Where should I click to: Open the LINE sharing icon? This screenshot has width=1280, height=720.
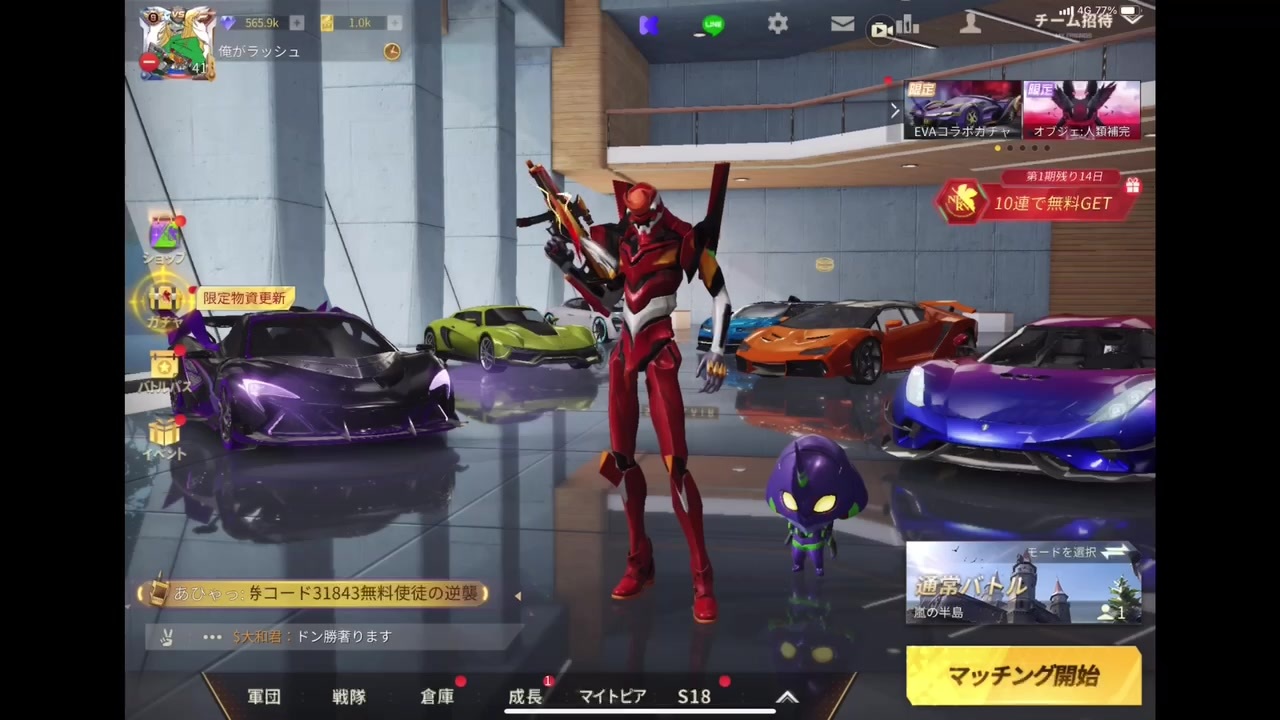click(712, 23)
